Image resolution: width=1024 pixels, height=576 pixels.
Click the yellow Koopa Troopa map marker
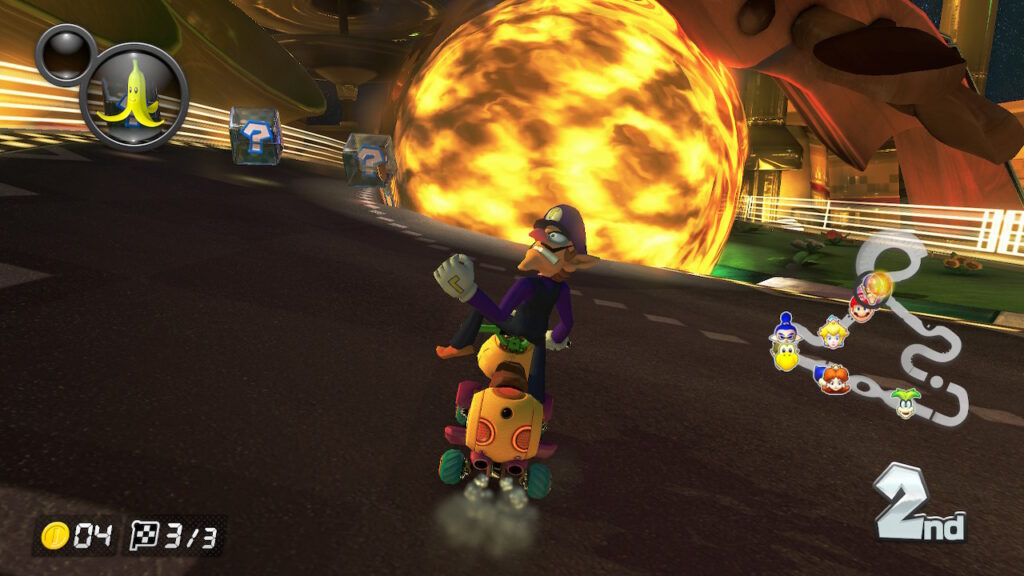tap(787, 357)
